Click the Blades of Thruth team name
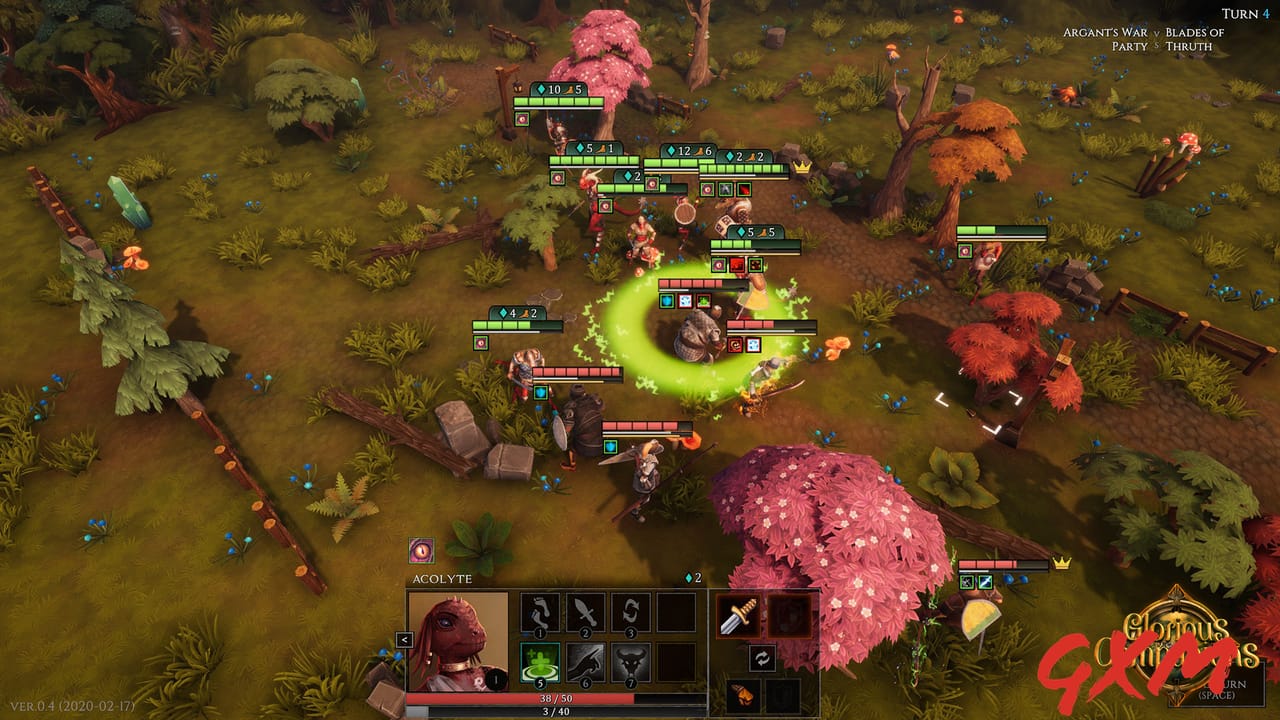The image size is (1280, 720). point(1198,40)
